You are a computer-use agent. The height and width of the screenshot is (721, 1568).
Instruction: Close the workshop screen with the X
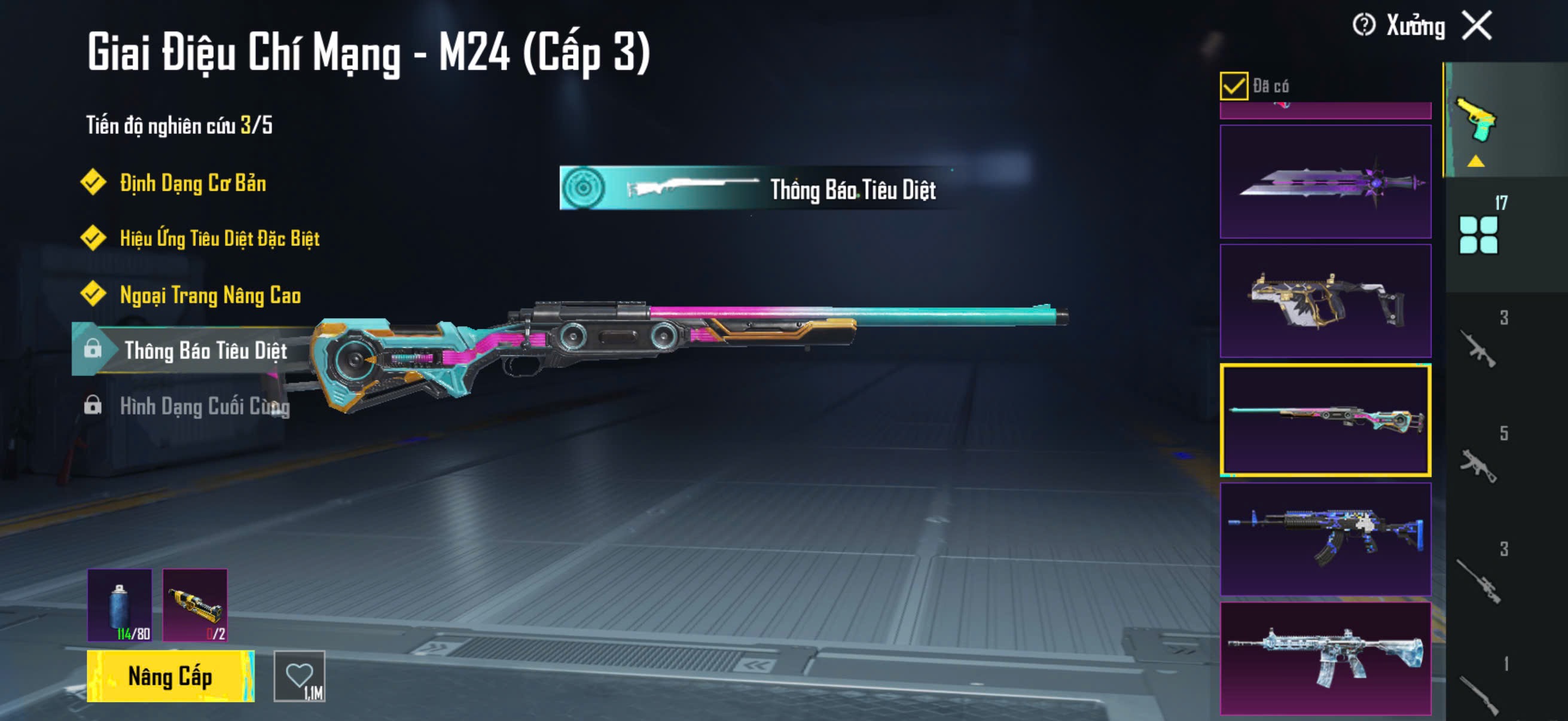click(x=1477, y=26)
